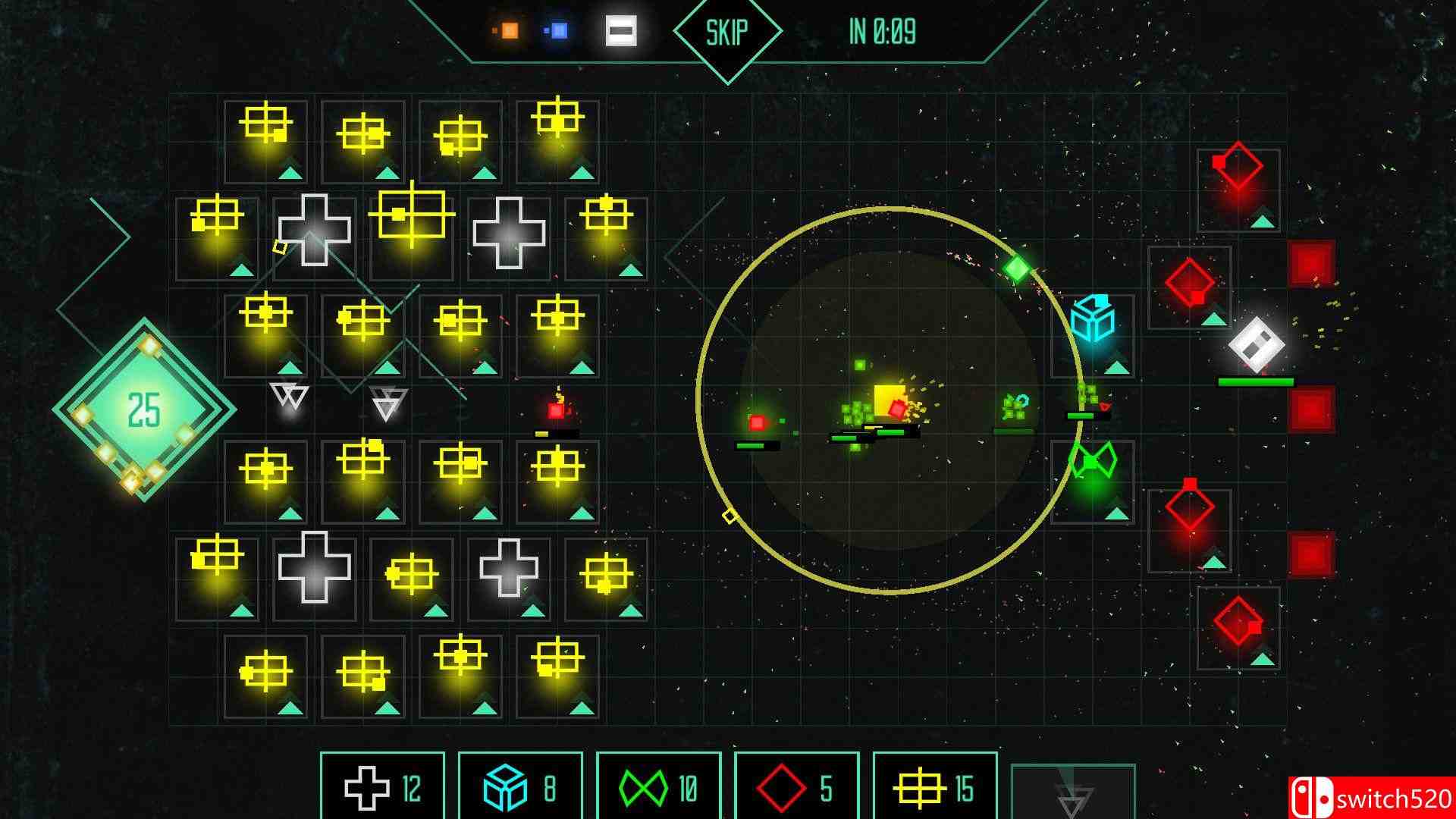Image resolution: width=1456 pixels, height=819 pixels.
Task: Select the white plus tower costing 12
Action: pos(382,787)
